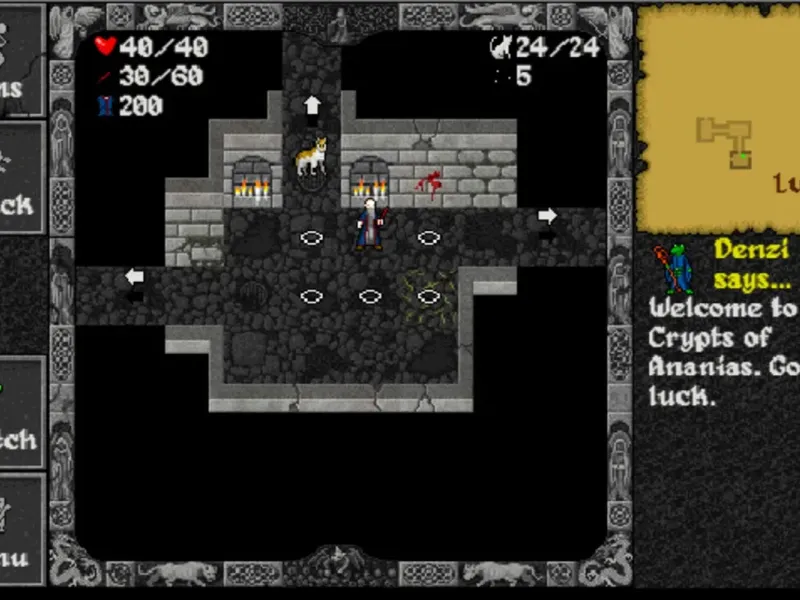800x600 pixels.
Task: Choose the west exit arrow marker
Action: pyautogui.click(x=134, y=276)
